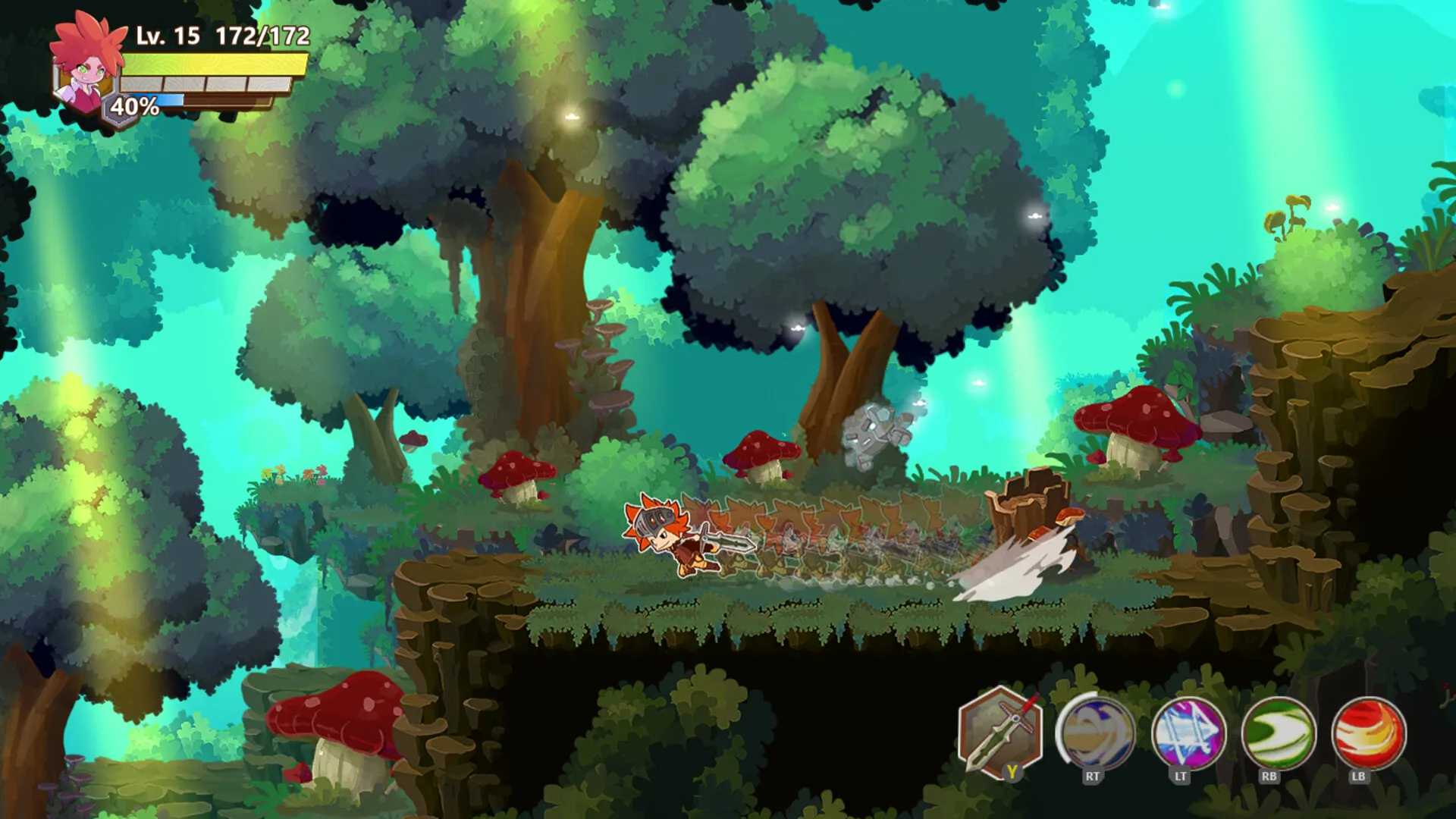Image resolution: width=1456 pixels, height=819 pixels.
Task: Activate the tan swirl skill on cooldown
Action: (x=1095, y=733)
